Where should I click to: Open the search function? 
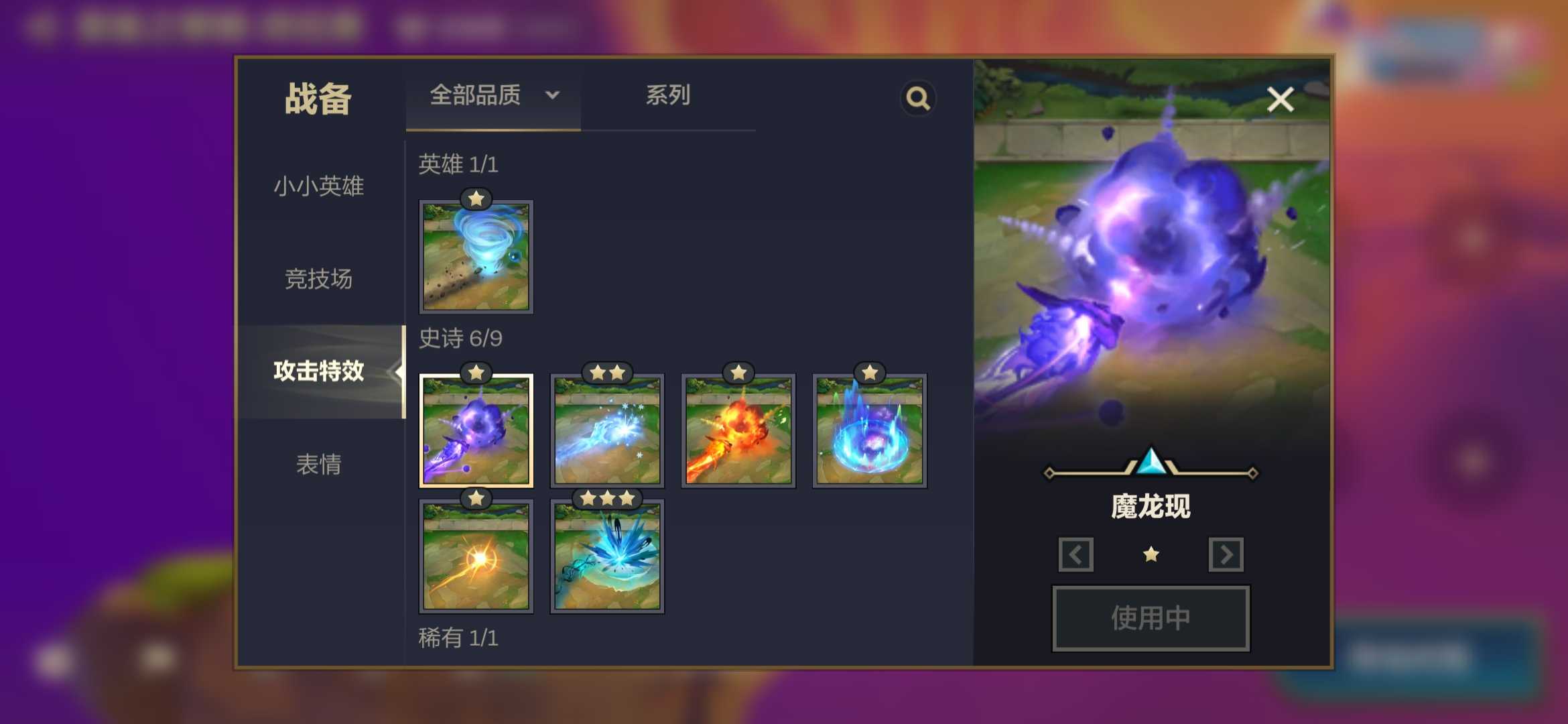(918, 99)
